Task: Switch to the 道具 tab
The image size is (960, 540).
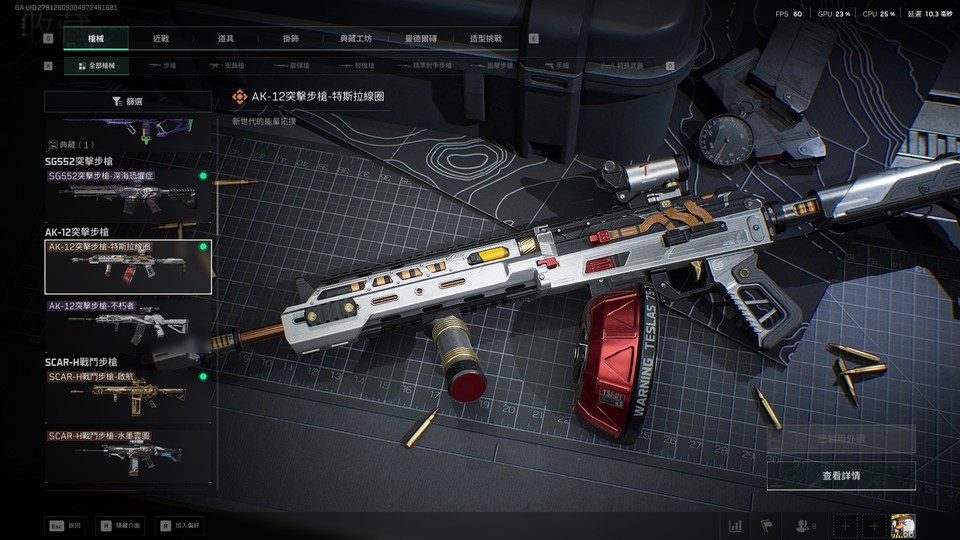Action: tap(226, 39)
